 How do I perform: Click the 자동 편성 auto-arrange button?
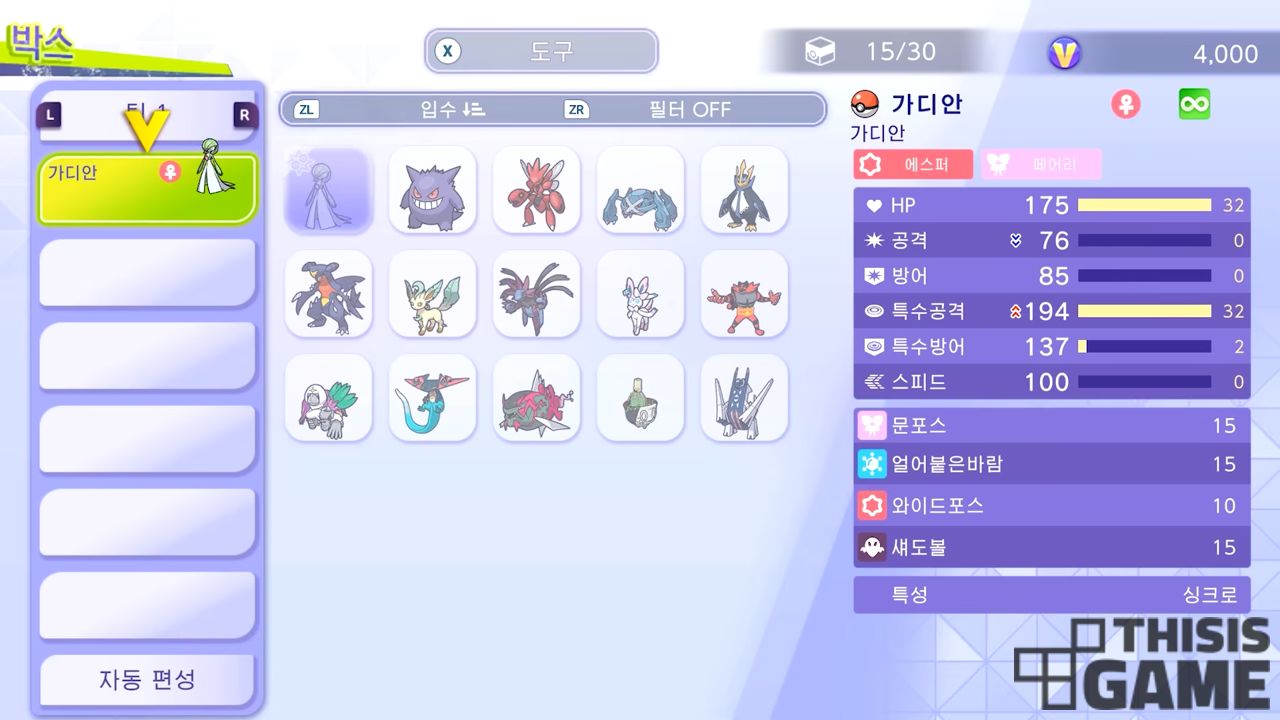point(147,680)
